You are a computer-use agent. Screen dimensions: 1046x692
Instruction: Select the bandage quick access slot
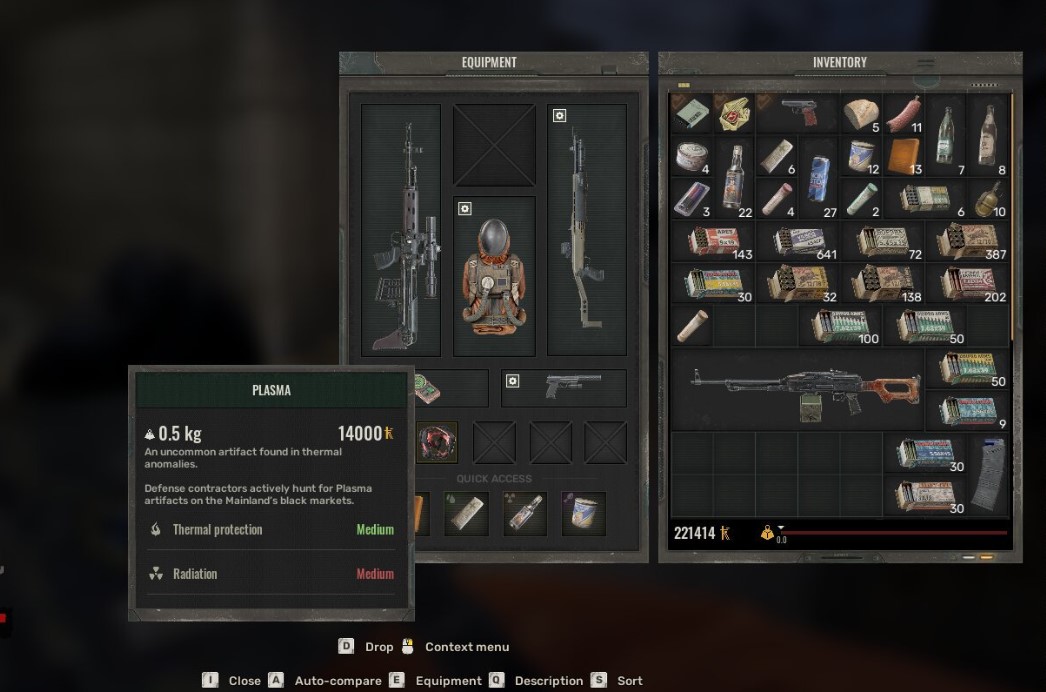tap(468, 513)
